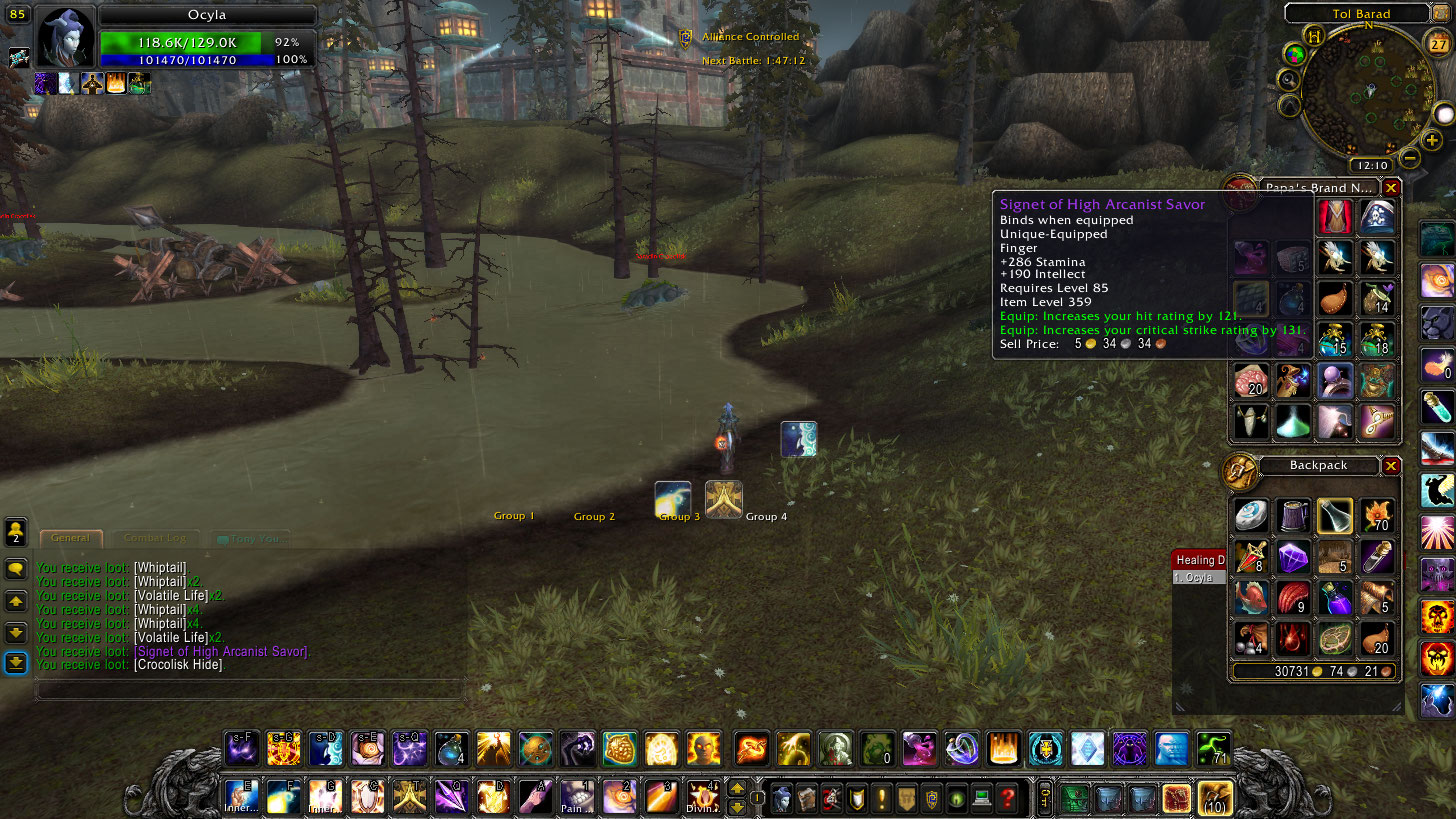Close the Backpack bag window
The height and width of the screenshot is (819, 1456).
pyautogui.click(x=1391, y=466)
